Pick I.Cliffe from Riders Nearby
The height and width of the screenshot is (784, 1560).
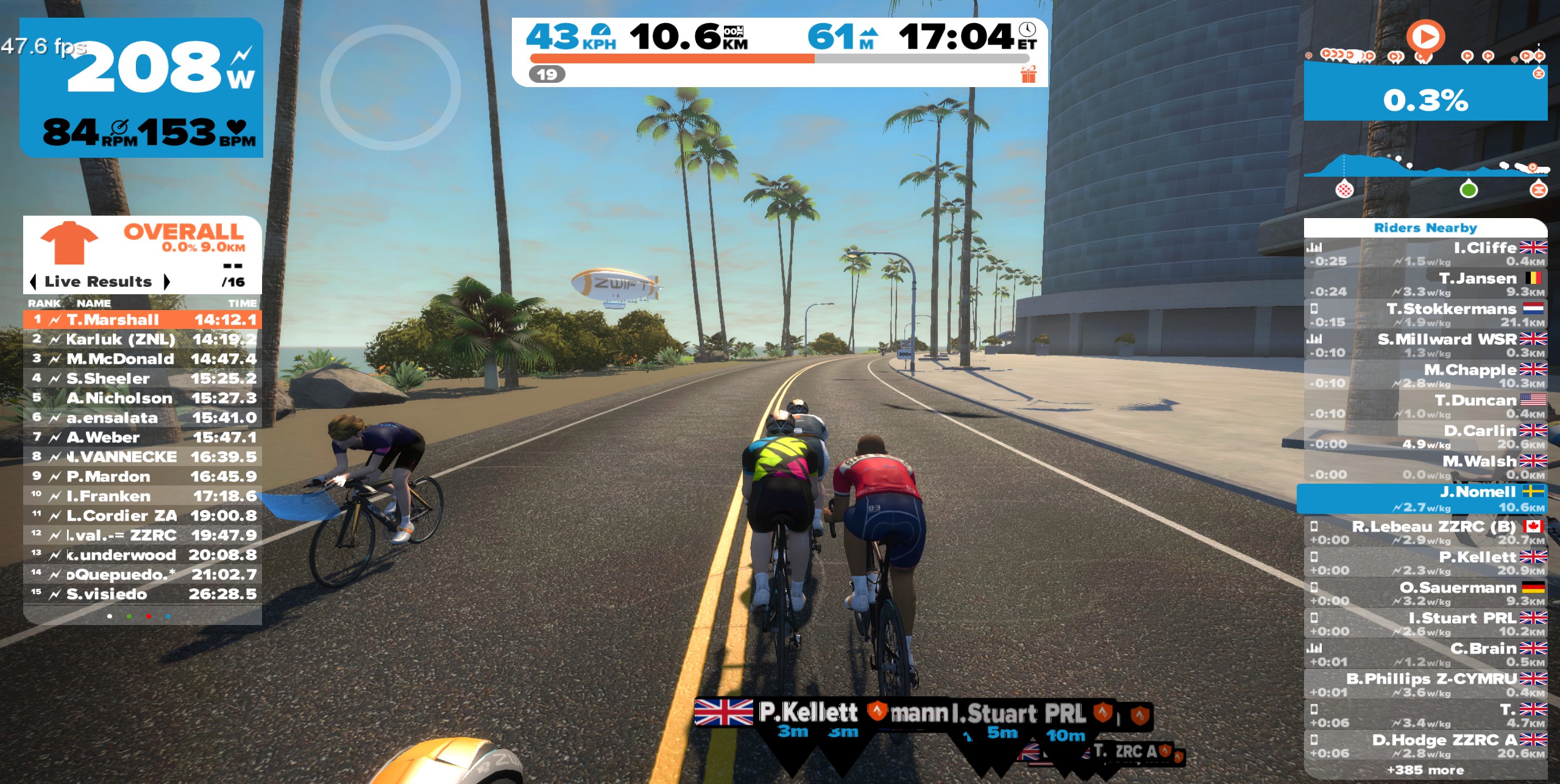click(x=1425, y=253)
